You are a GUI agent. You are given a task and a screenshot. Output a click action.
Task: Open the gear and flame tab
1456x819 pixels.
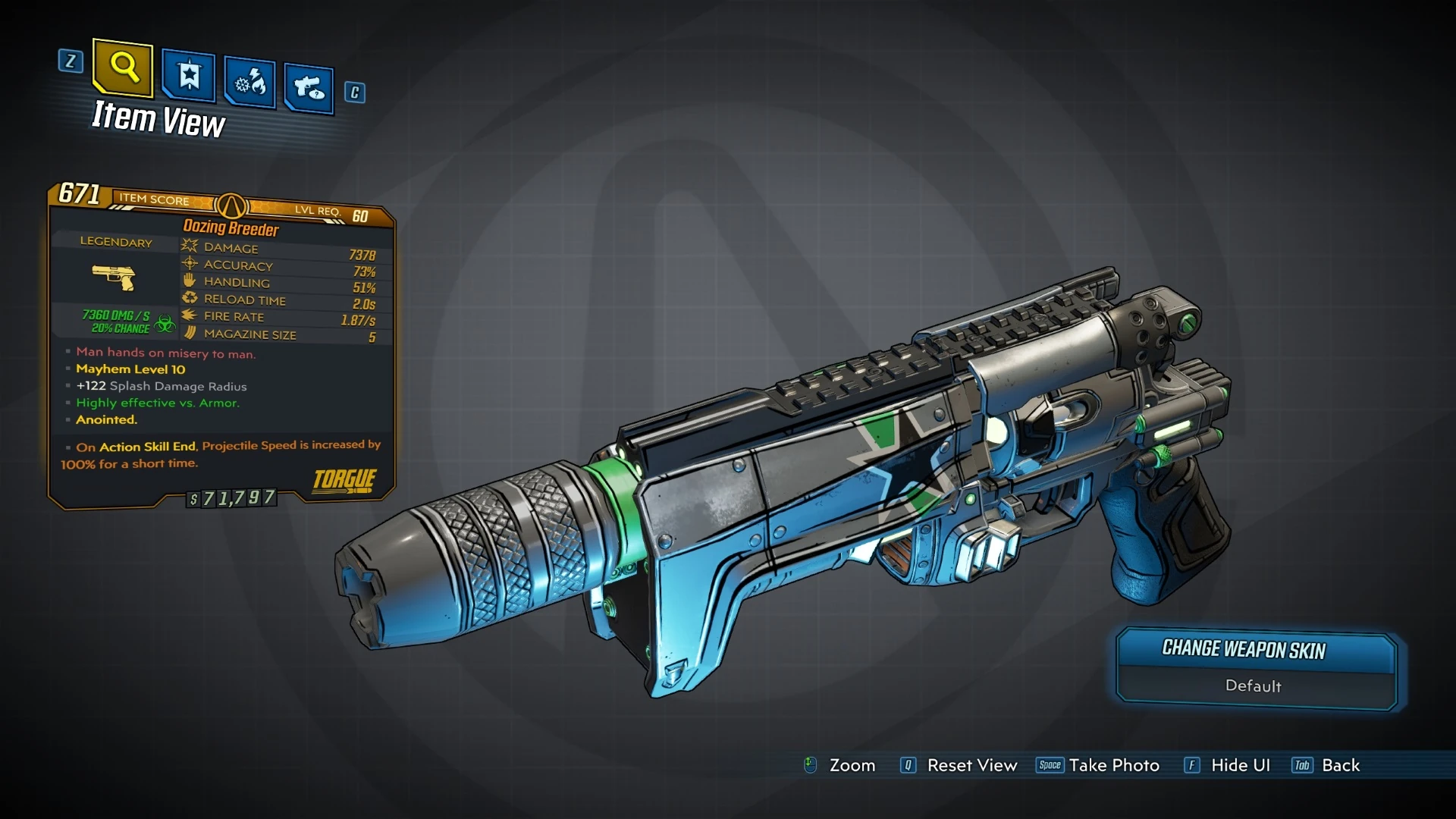coord(250,82)
